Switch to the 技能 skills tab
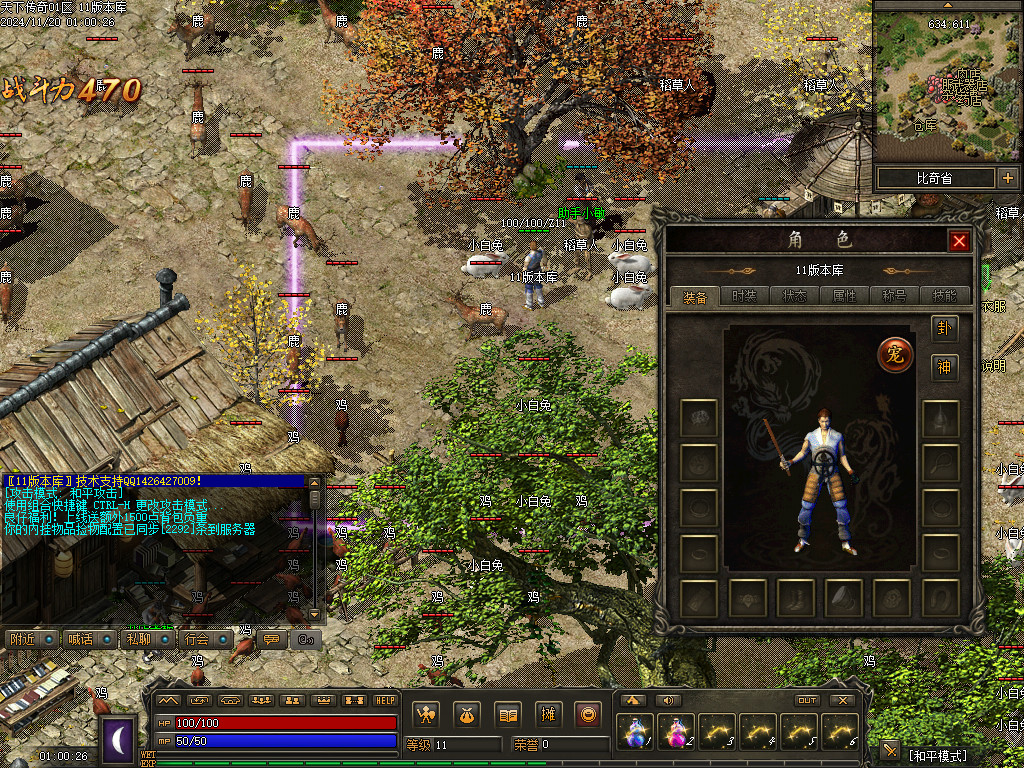Screen dimensions: 1024x768 point(944,296)
